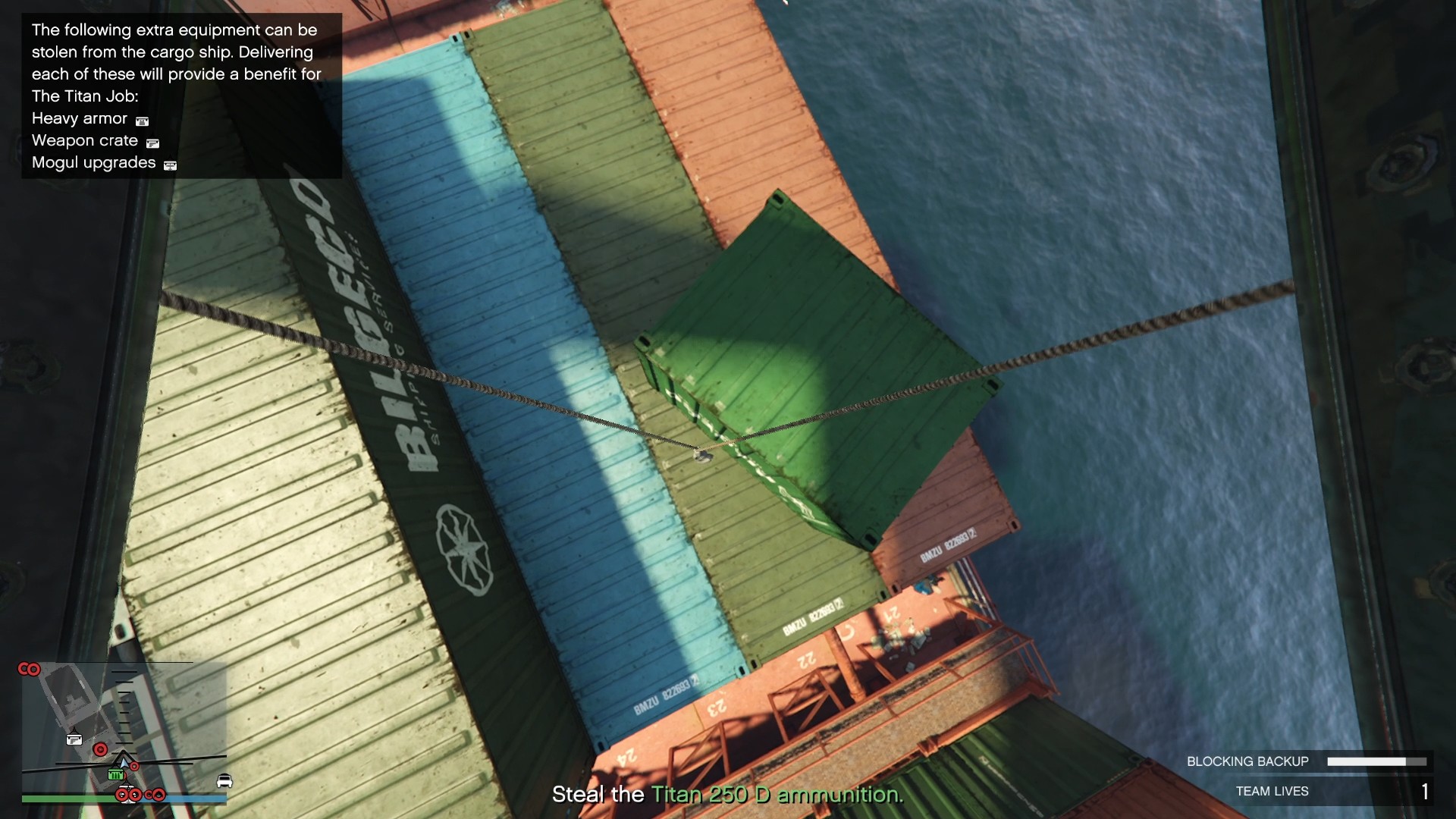The height and width of the screenshot is (819, 1456).
Task: Click the paired red enemy blips atop minimap
Action: [x=29, y=669]
